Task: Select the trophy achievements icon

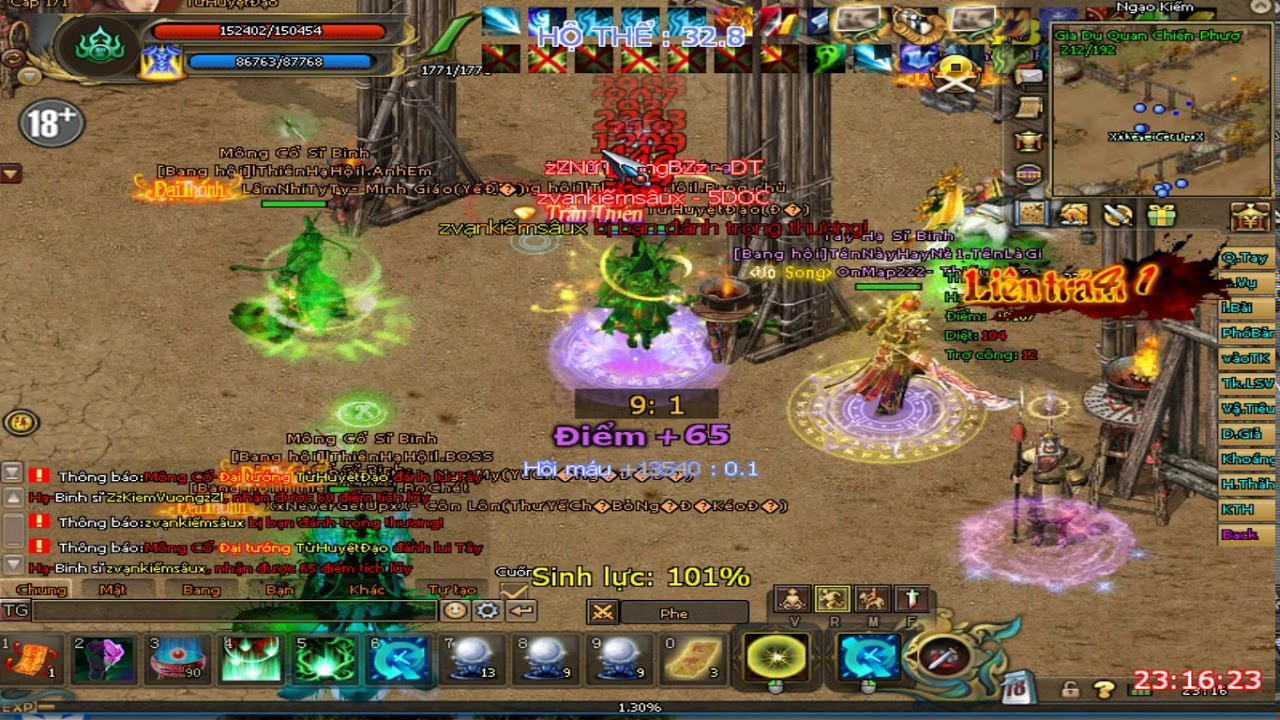Action: tap(1029, 141)
